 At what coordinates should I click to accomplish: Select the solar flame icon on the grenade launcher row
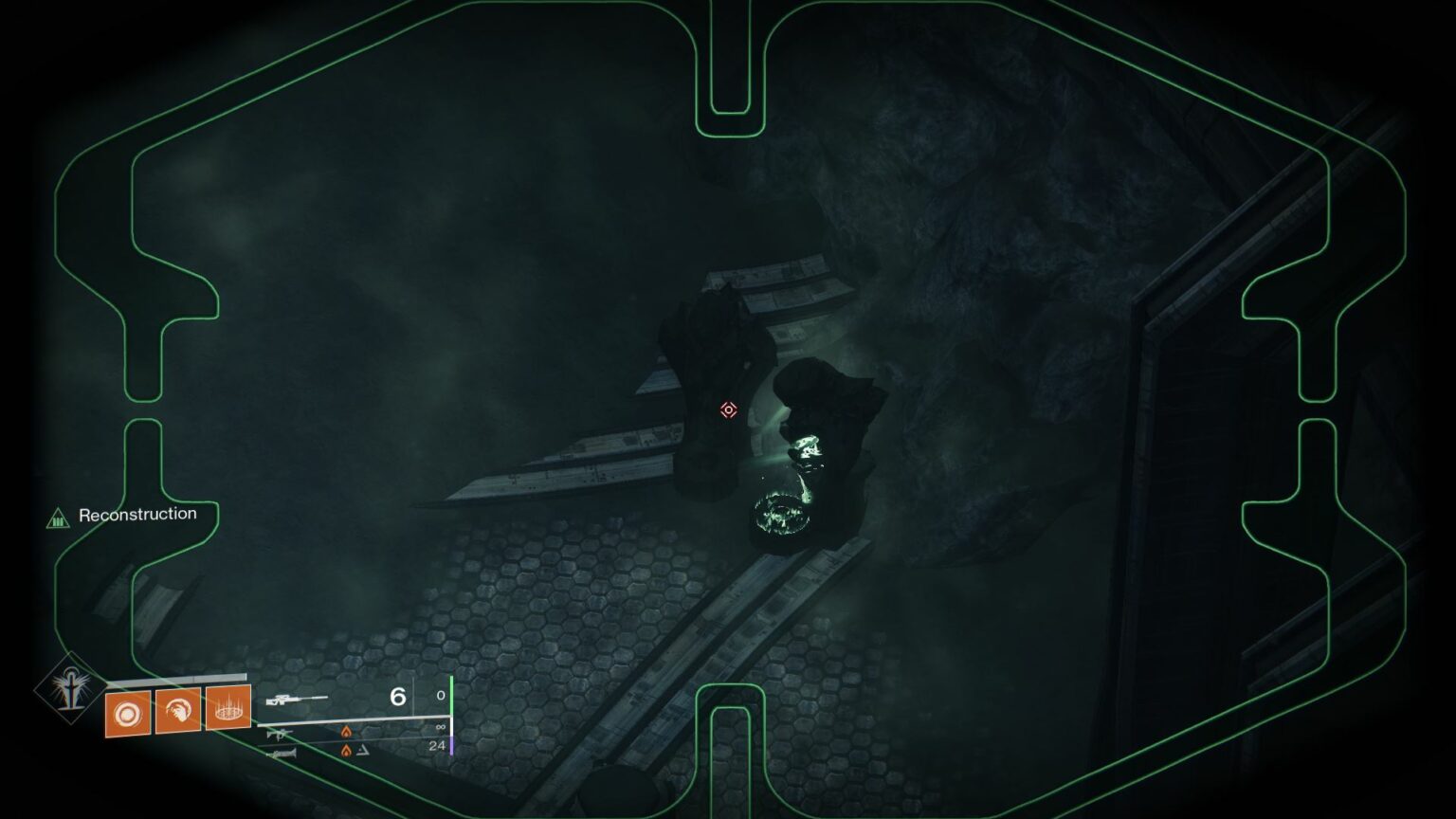coord(347,752)
